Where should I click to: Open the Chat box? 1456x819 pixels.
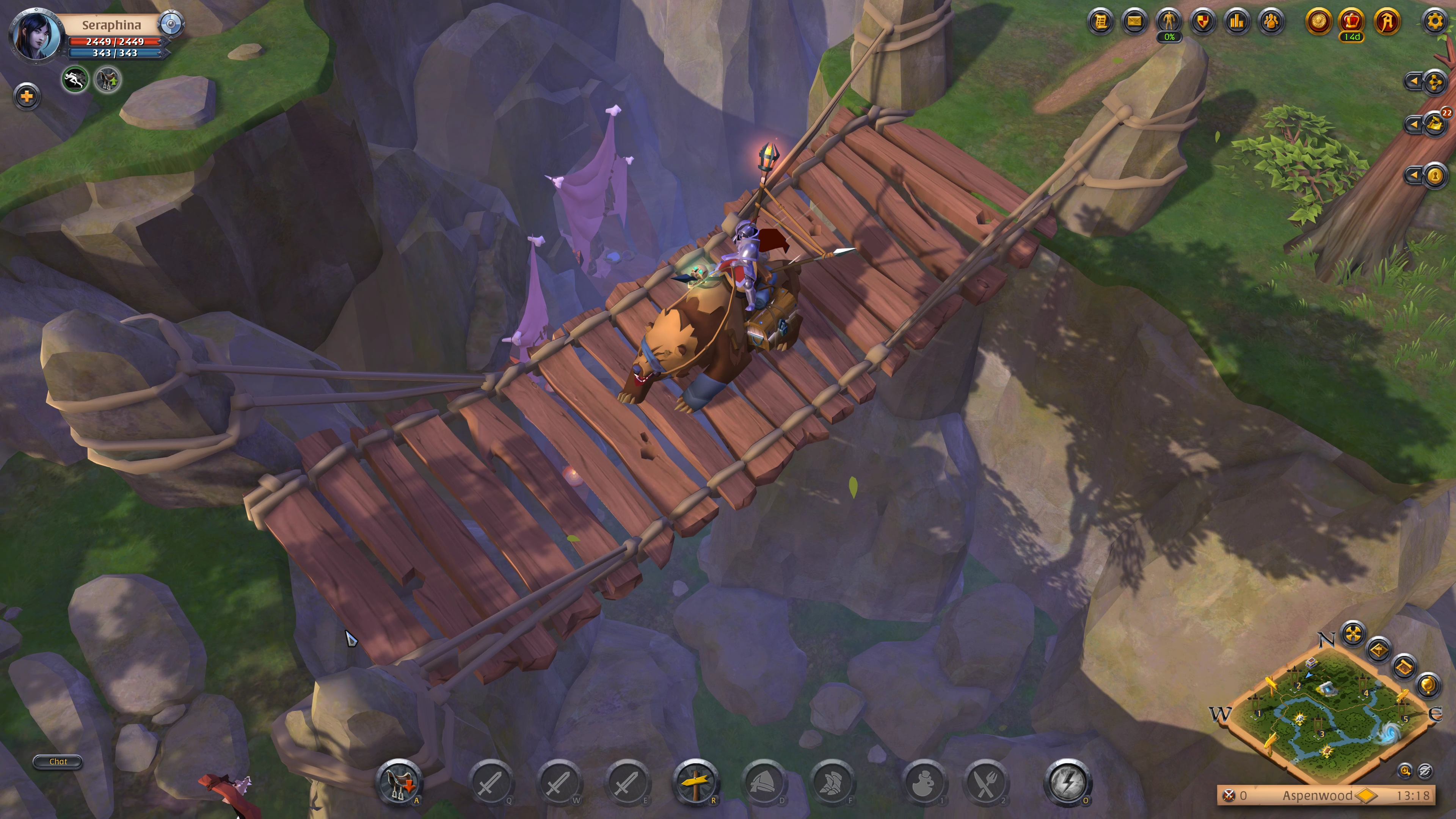click(x=58, y=761)
